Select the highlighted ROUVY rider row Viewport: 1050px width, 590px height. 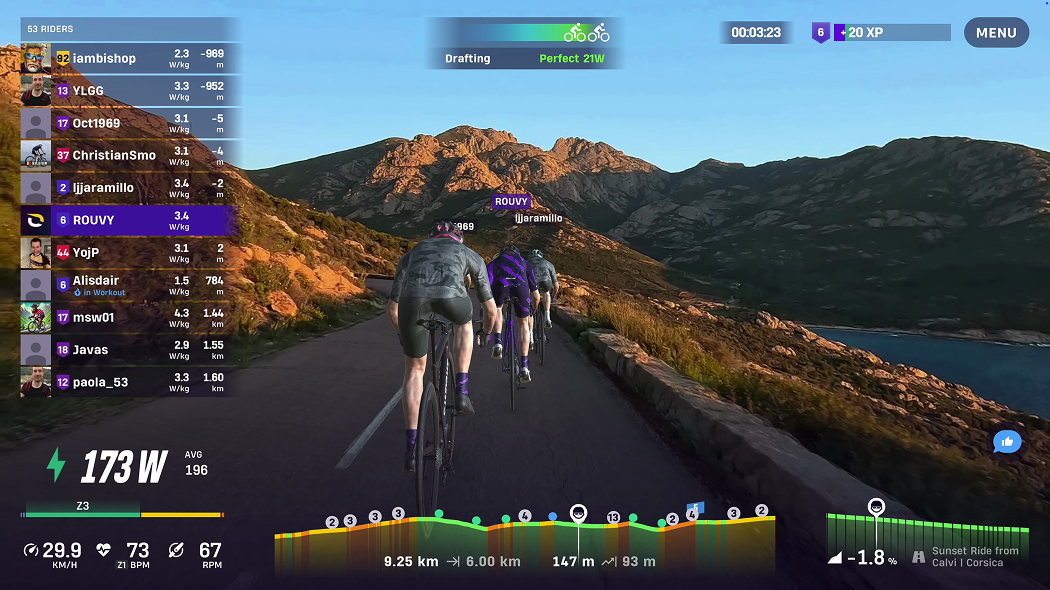(x=130, y=220)
